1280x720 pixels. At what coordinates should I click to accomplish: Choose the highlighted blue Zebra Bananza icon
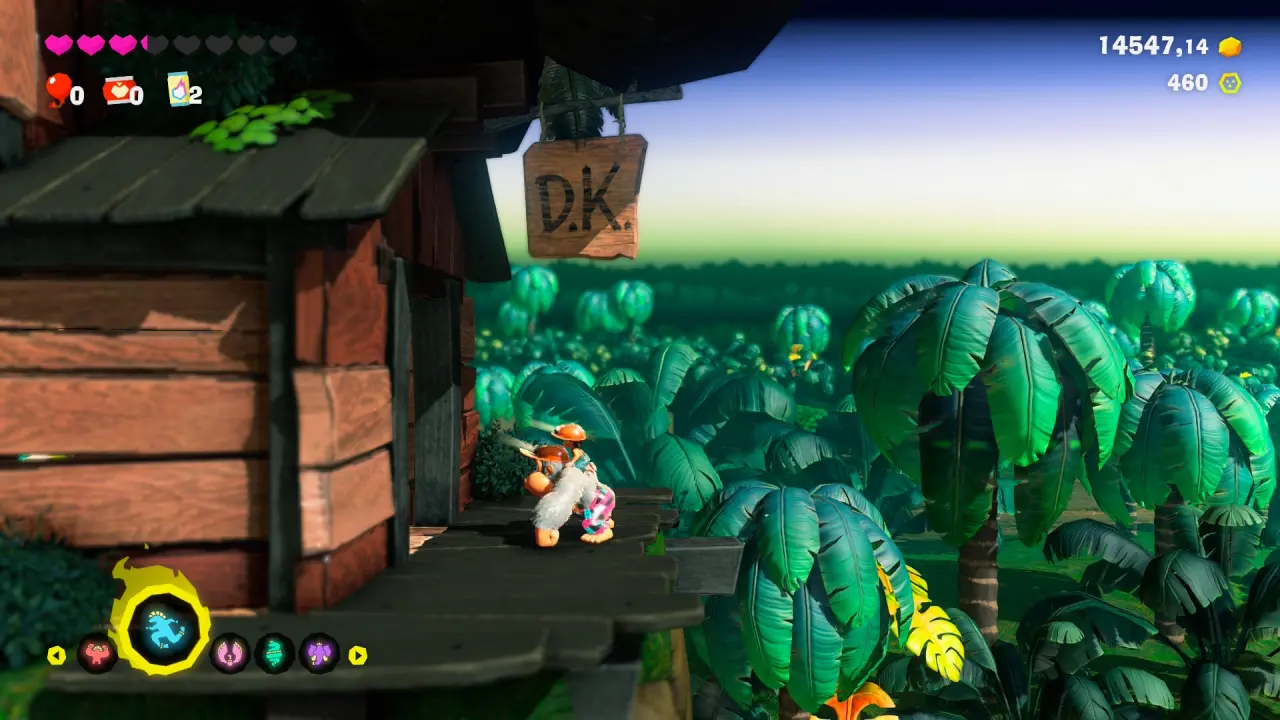coord(160,631)
